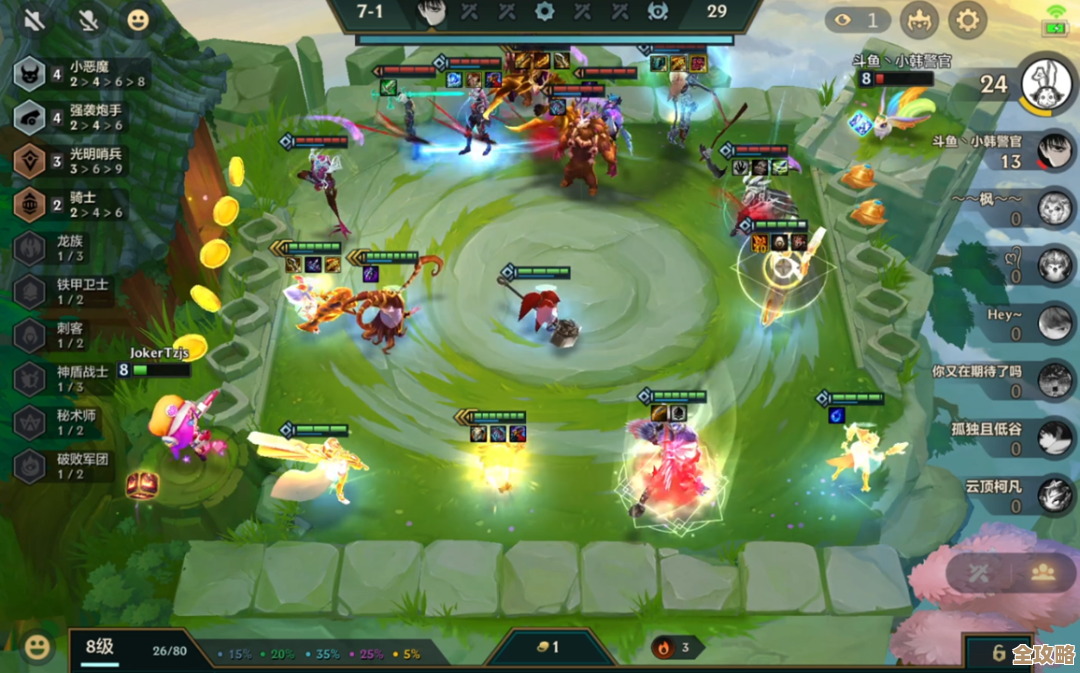Open the emote face button beside the microphone

[x=137, y=19]
